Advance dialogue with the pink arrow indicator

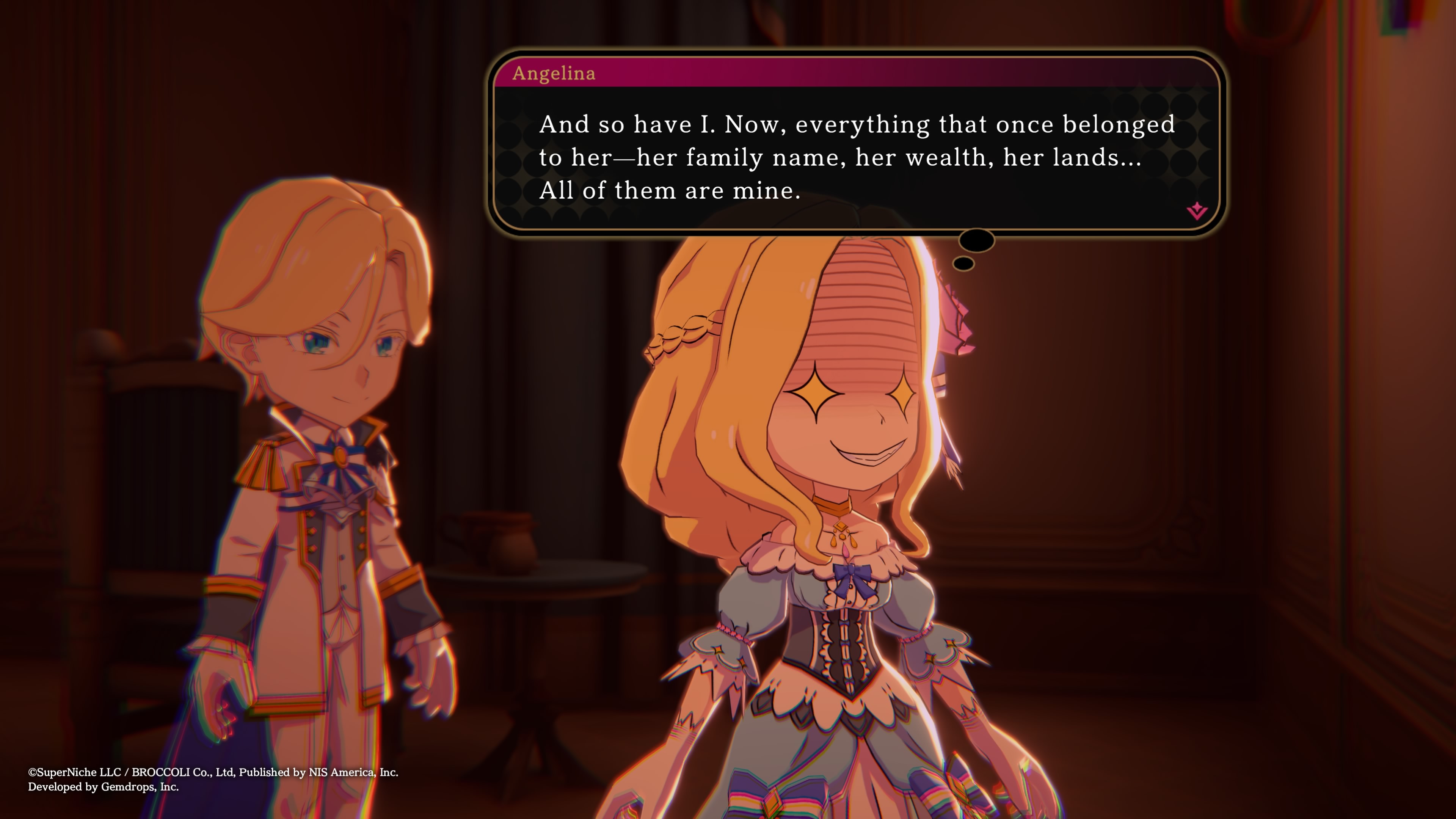[1196, 211]
